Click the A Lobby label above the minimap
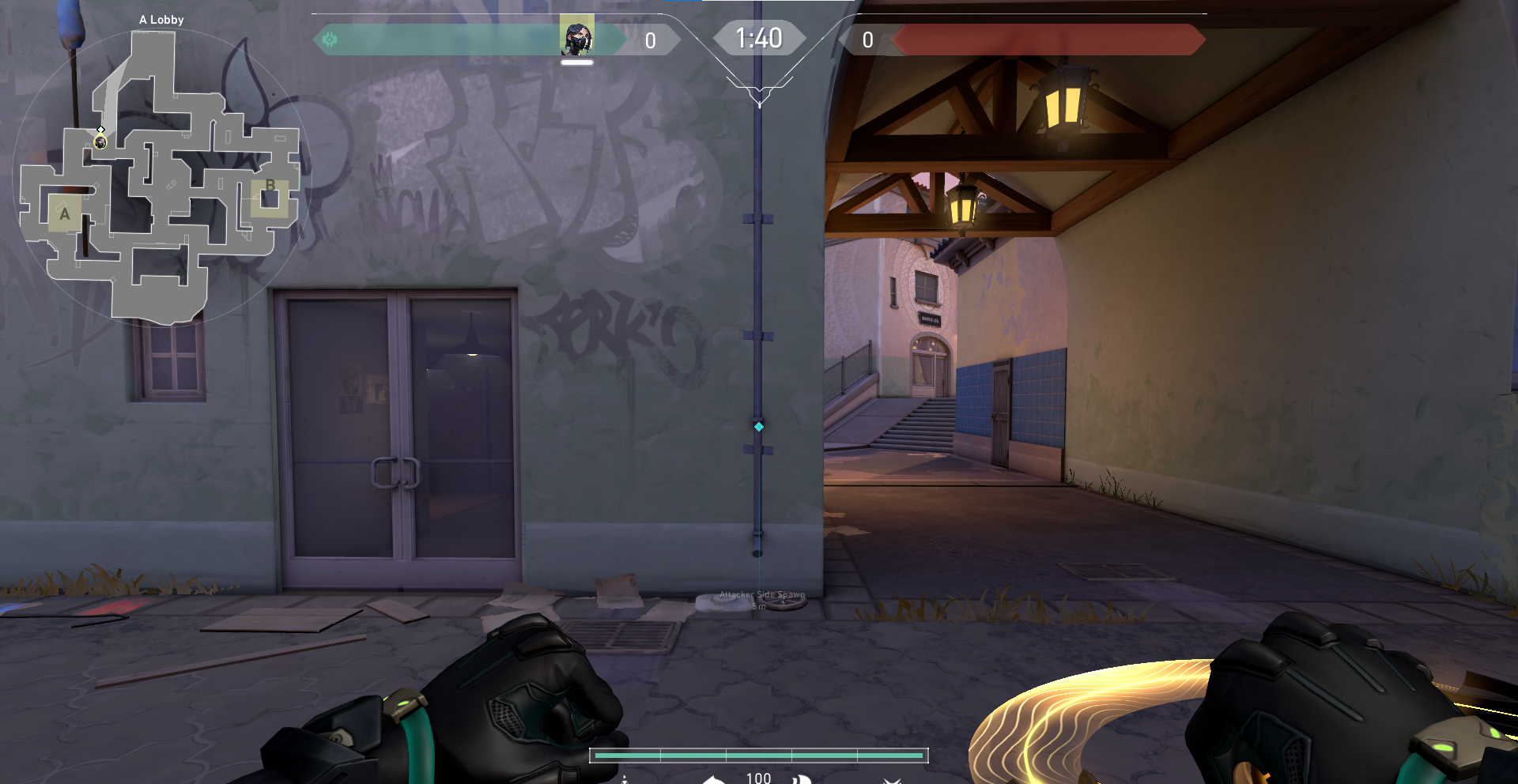This screenshot has height=784, width=1518. (x=161, y=20)
